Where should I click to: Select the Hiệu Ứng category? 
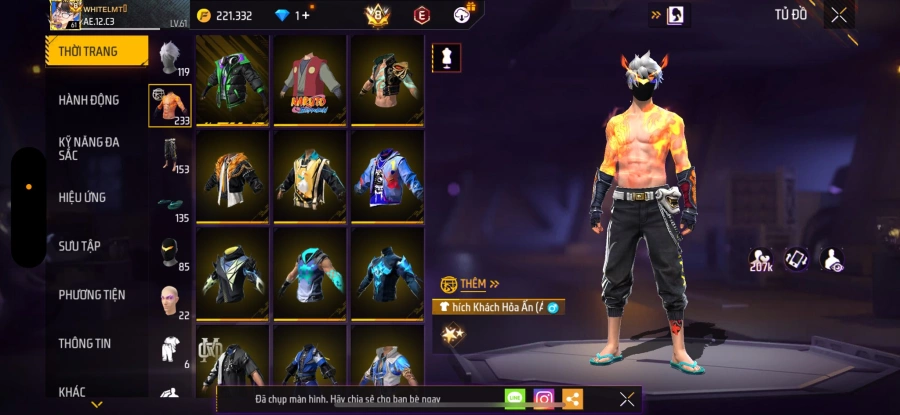click(x=82, y=197)
